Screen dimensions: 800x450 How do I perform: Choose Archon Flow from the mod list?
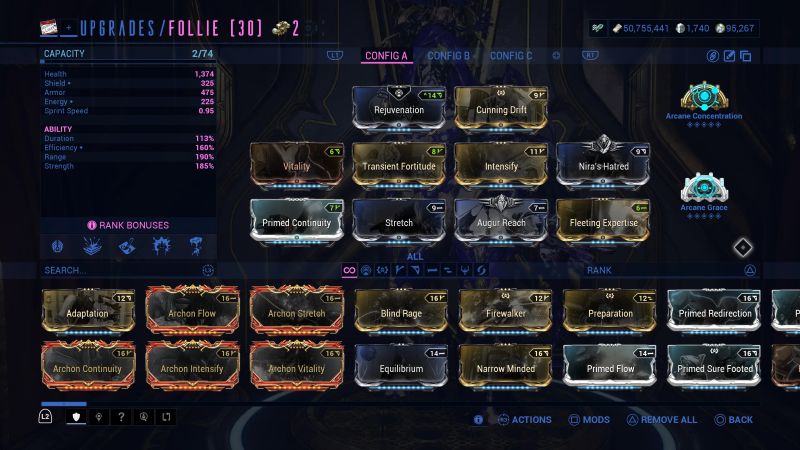193,312
